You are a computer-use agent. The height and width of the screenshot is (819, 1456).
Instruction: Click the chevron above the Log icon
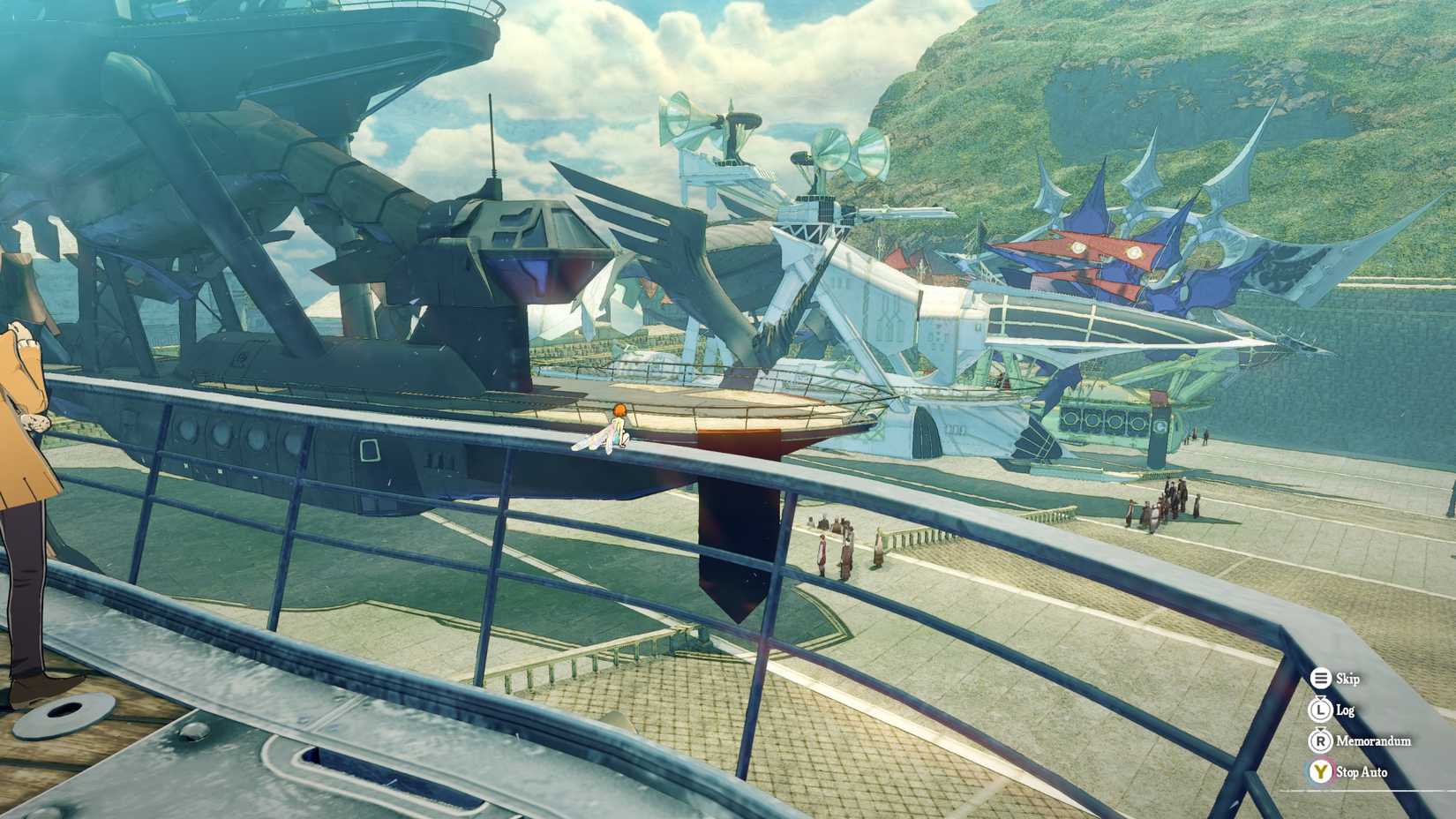point(1321,698)
